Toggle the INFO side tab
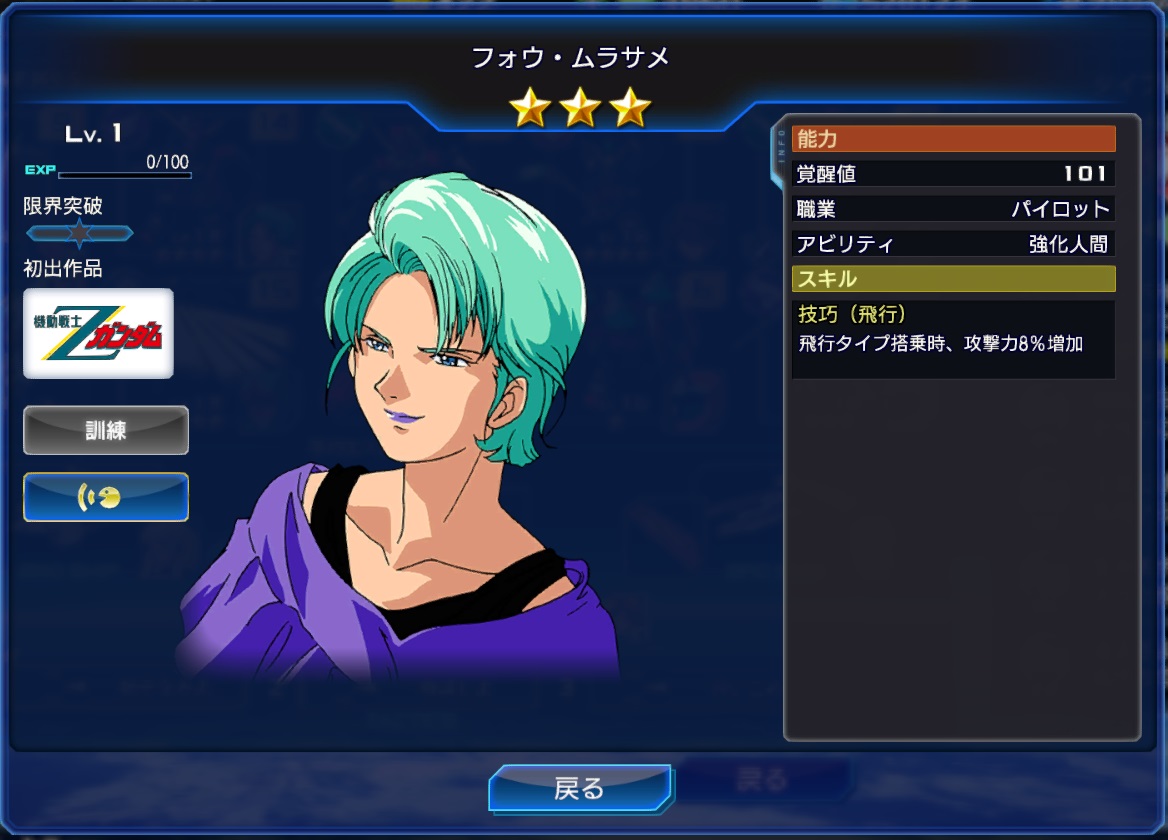This screenshot has height=840, width=1168. pos(781,155)
